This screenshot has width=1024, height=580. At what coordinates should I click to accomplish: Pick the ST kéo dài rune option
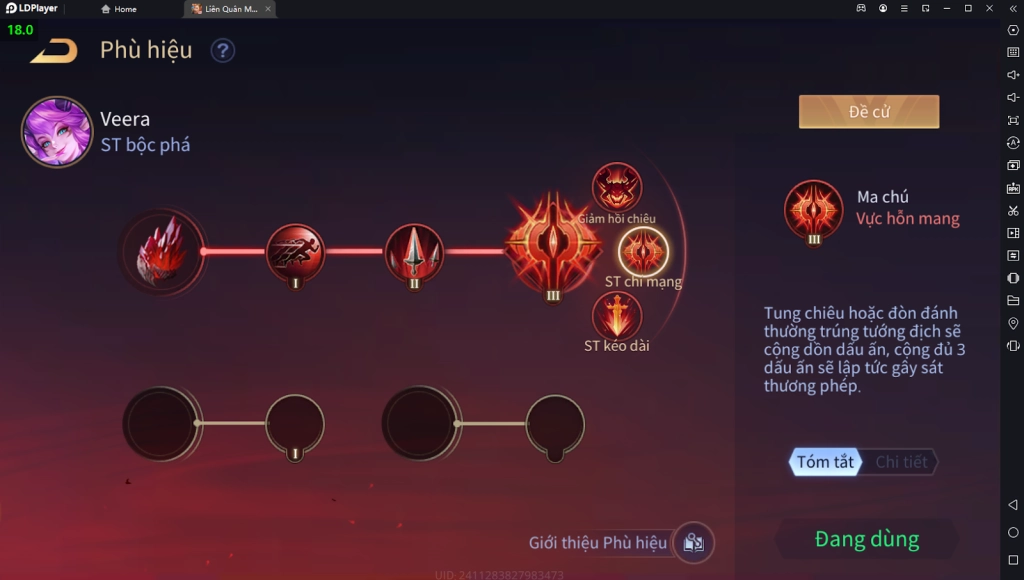click(x=617, y=317)
